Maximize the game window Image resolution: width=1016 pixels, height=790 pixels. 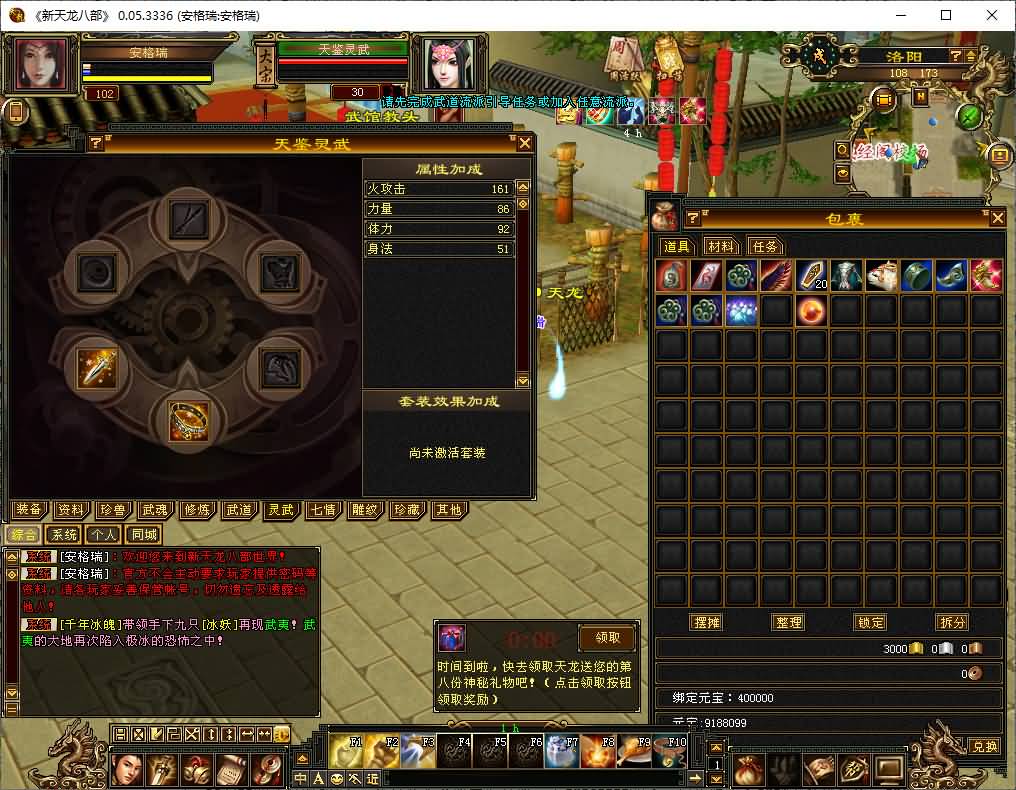946,15
